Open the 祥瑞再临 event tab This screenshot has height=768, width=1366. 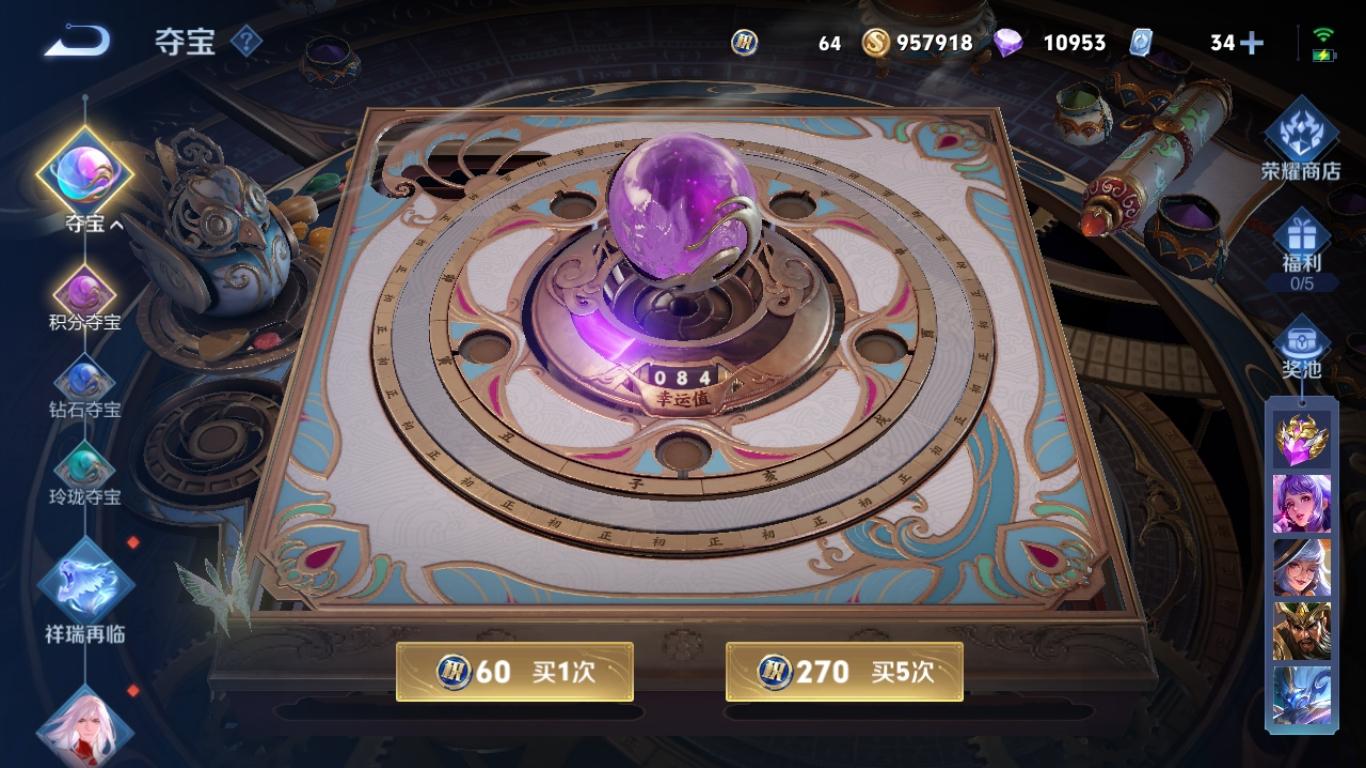pos(85,590)
